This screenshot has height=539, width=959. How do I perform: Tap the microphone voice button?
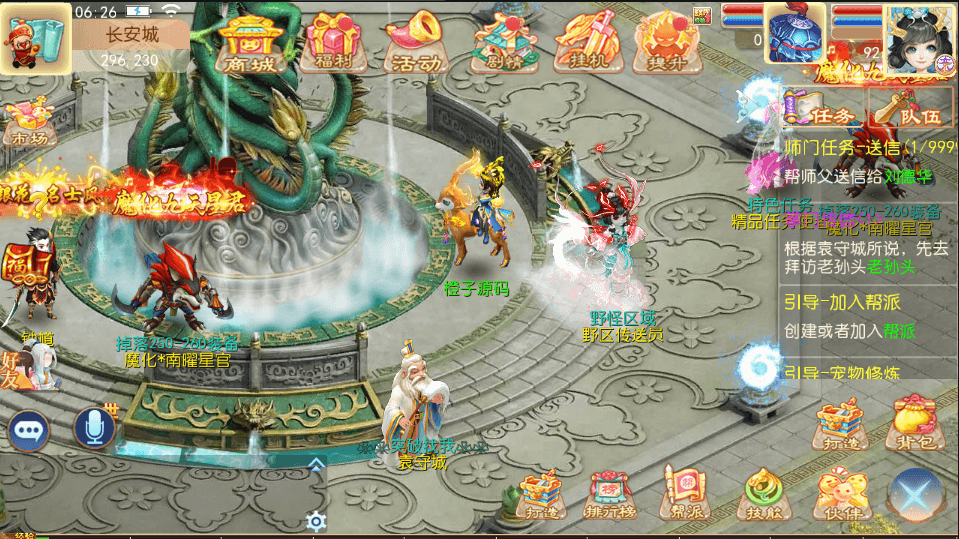[x=95, y=428]
